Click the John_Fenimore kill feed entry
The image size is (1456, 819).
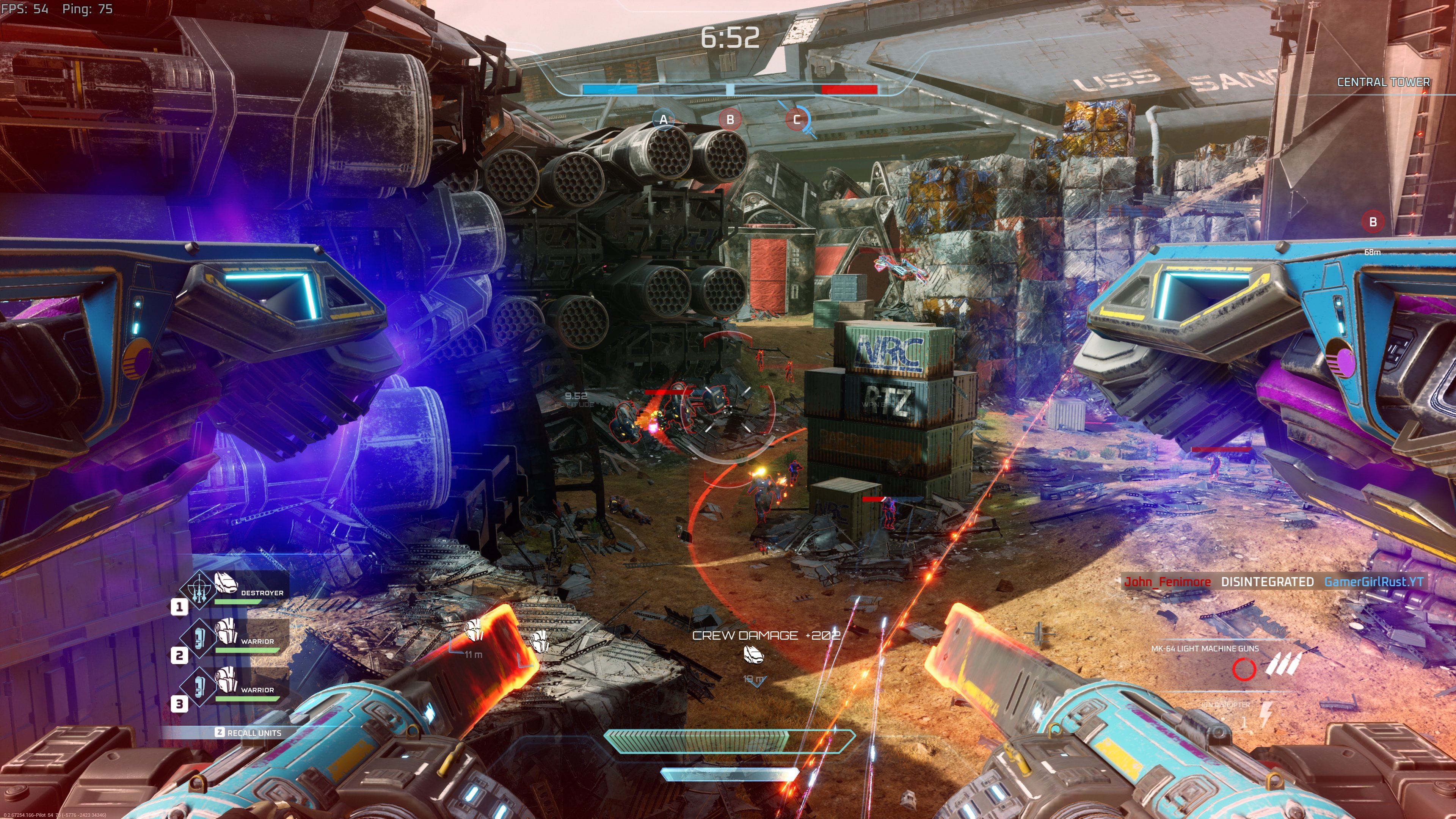1167,582
